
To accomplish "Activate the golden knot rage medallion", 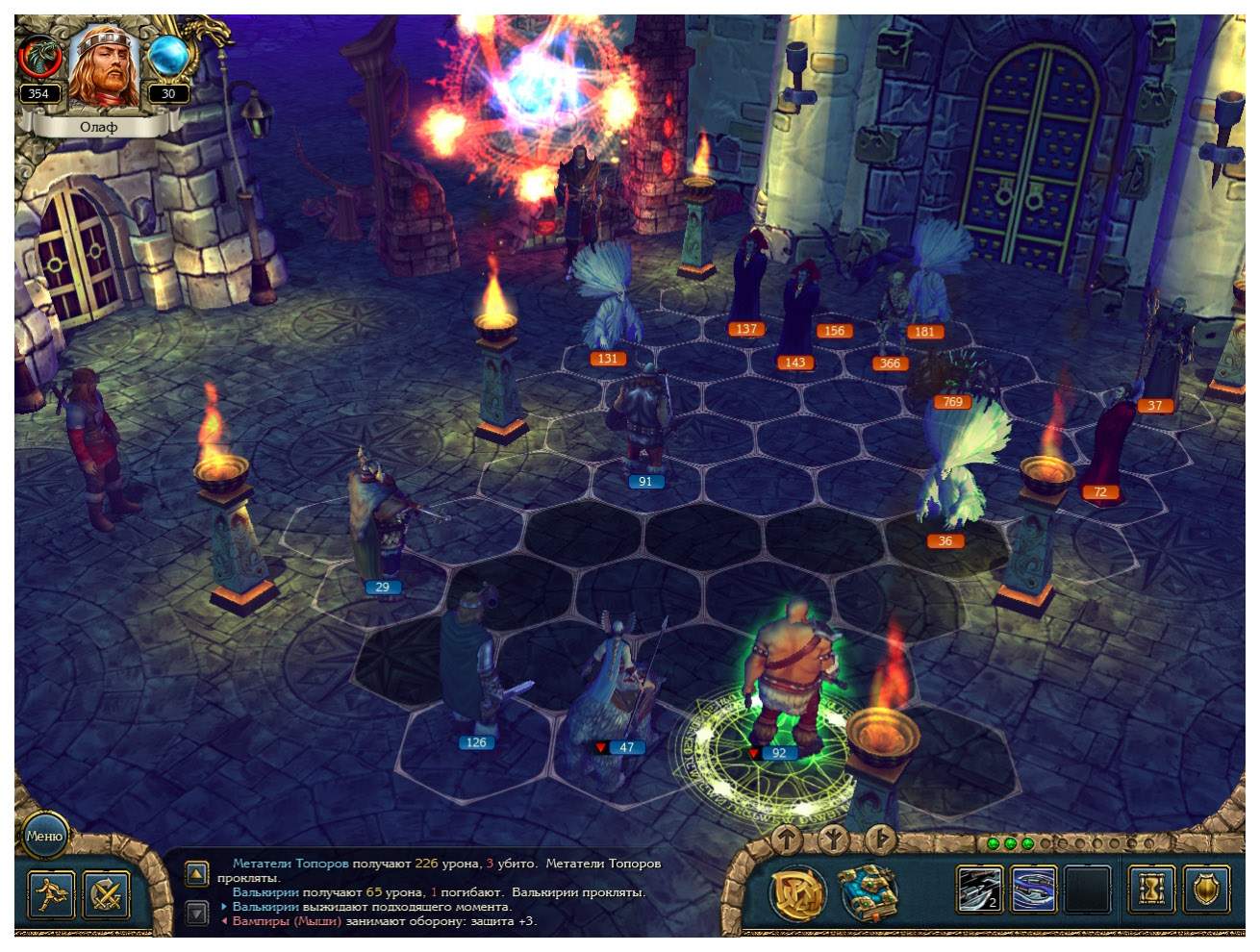I will (x=800, y=892).
